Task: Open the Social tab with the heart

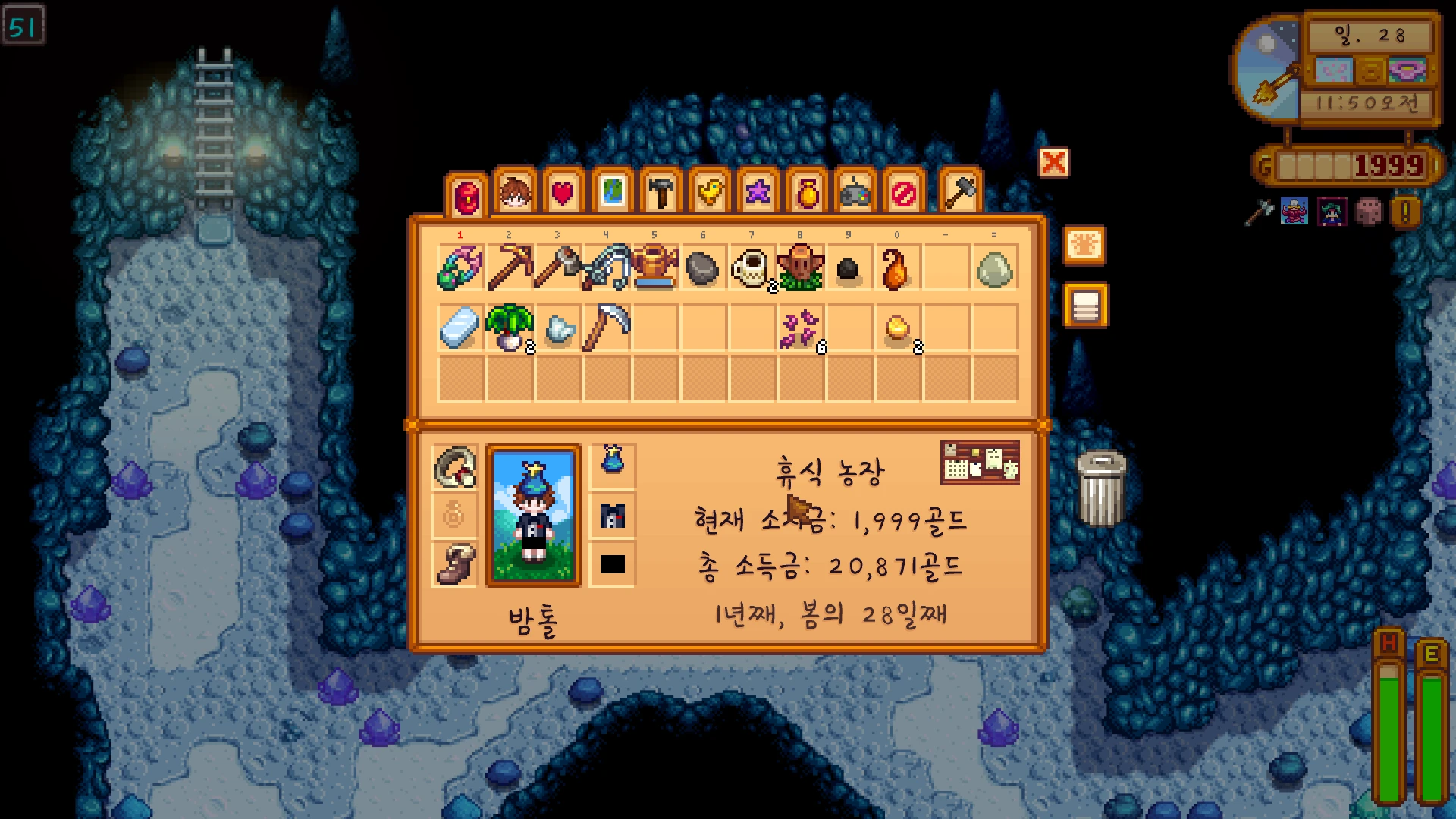Action: coord(563,193)
